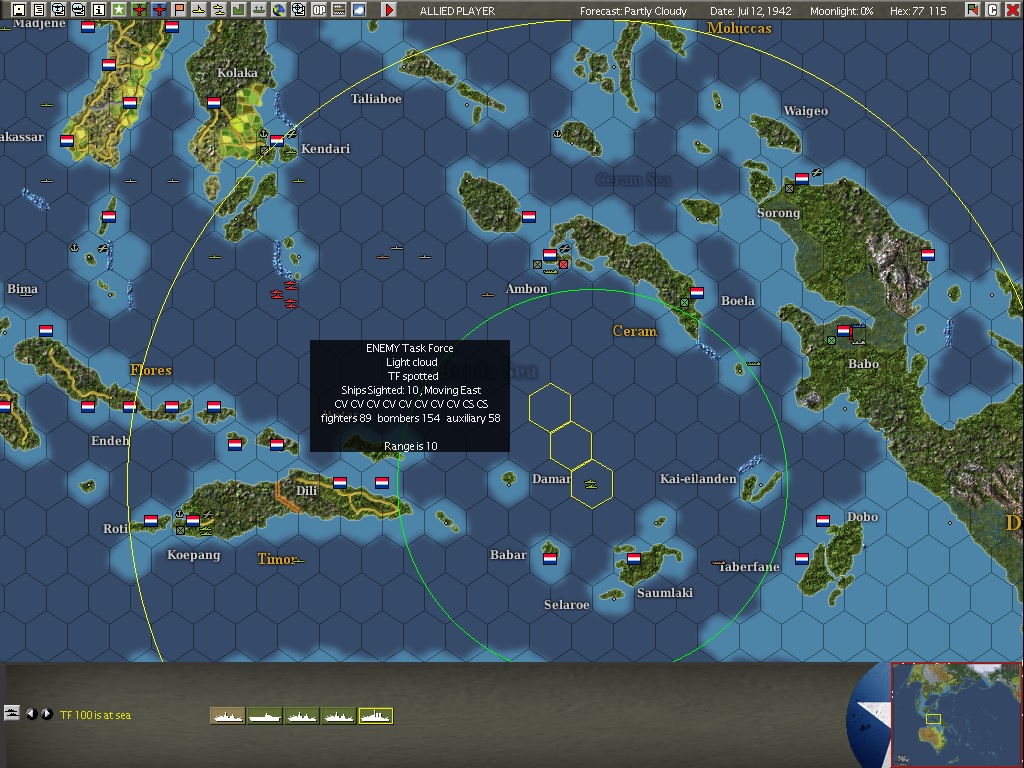Click the green and red flags button
Screen dimensions: 1024x768
click(973, 10)
